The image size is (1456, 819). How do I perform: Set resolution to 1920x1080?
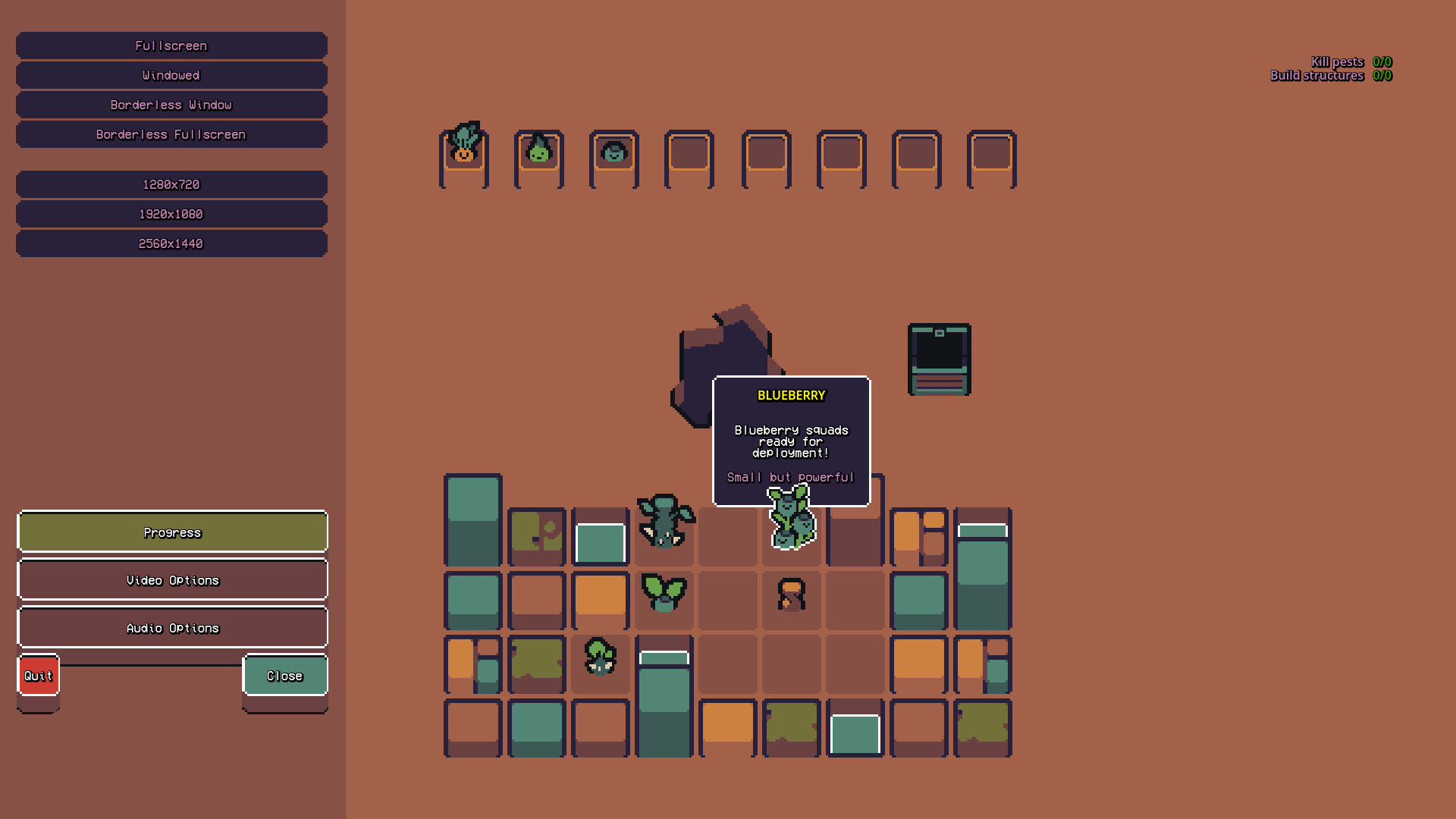171,214
